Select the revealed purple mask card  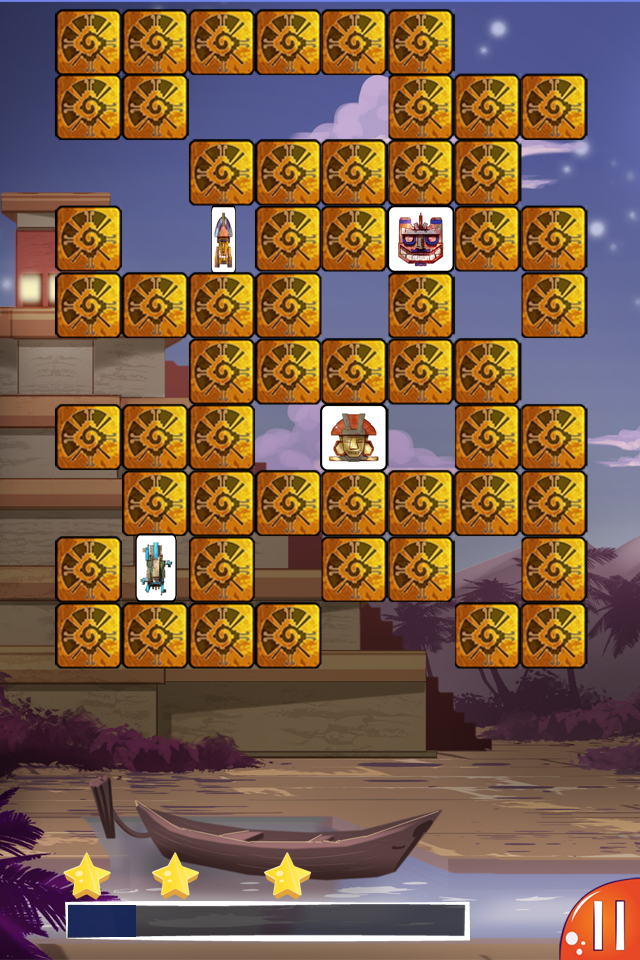point(420,239)
